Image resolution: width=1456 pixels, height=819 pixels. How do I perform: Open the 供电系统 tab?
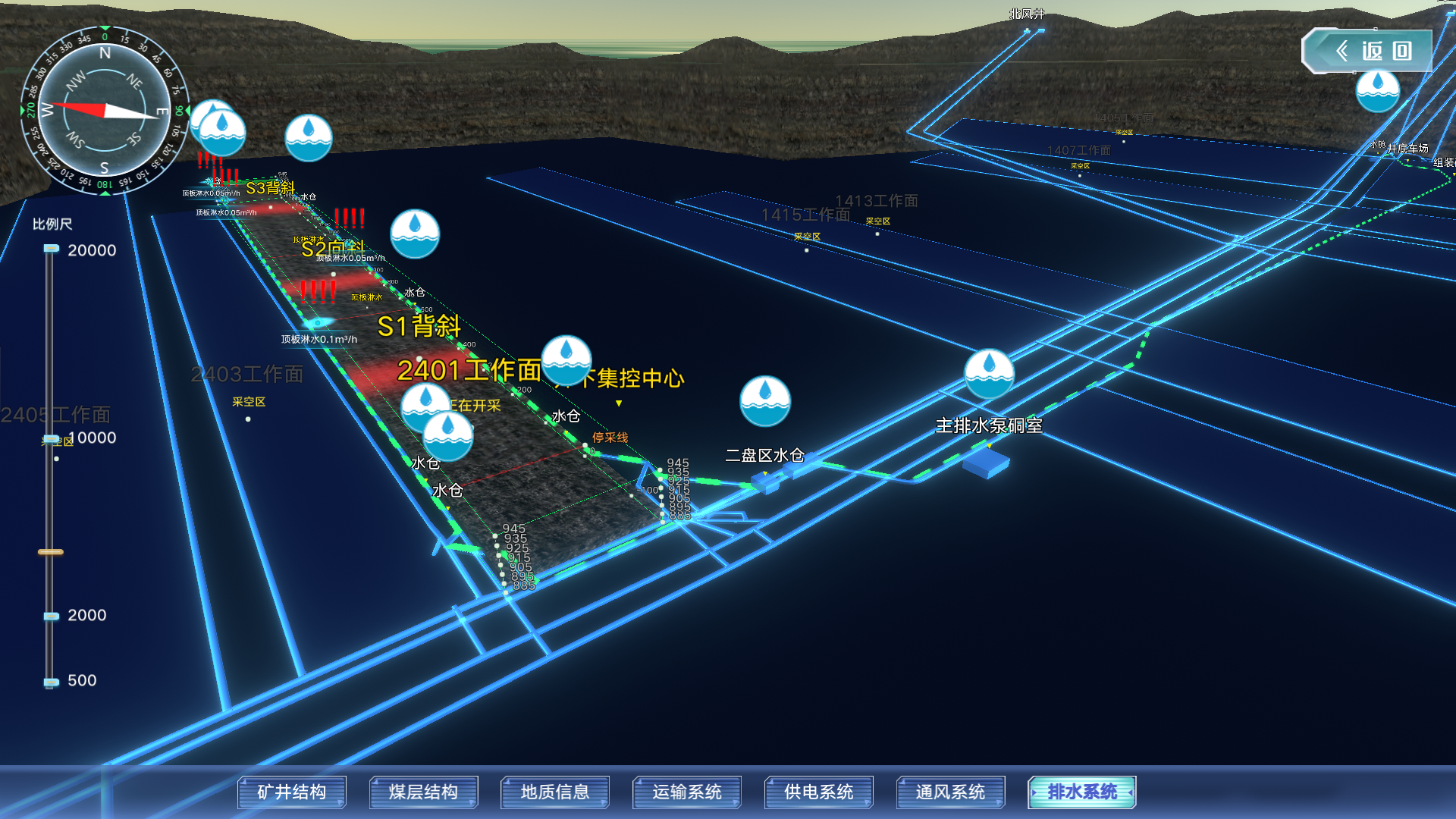[x=819, y=792]
